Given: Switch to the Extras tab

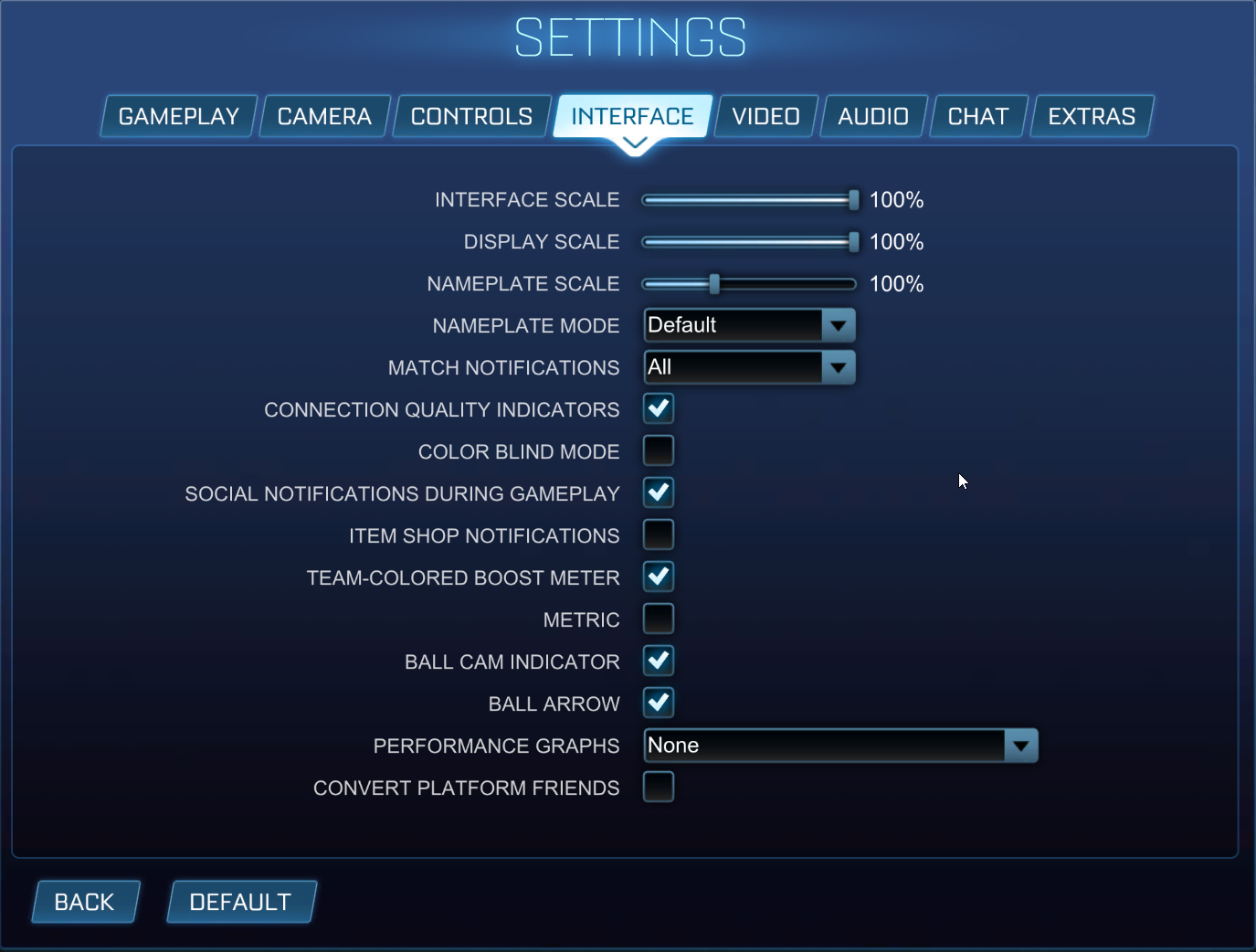Looking at the screenshot, I should [1091, 116].
